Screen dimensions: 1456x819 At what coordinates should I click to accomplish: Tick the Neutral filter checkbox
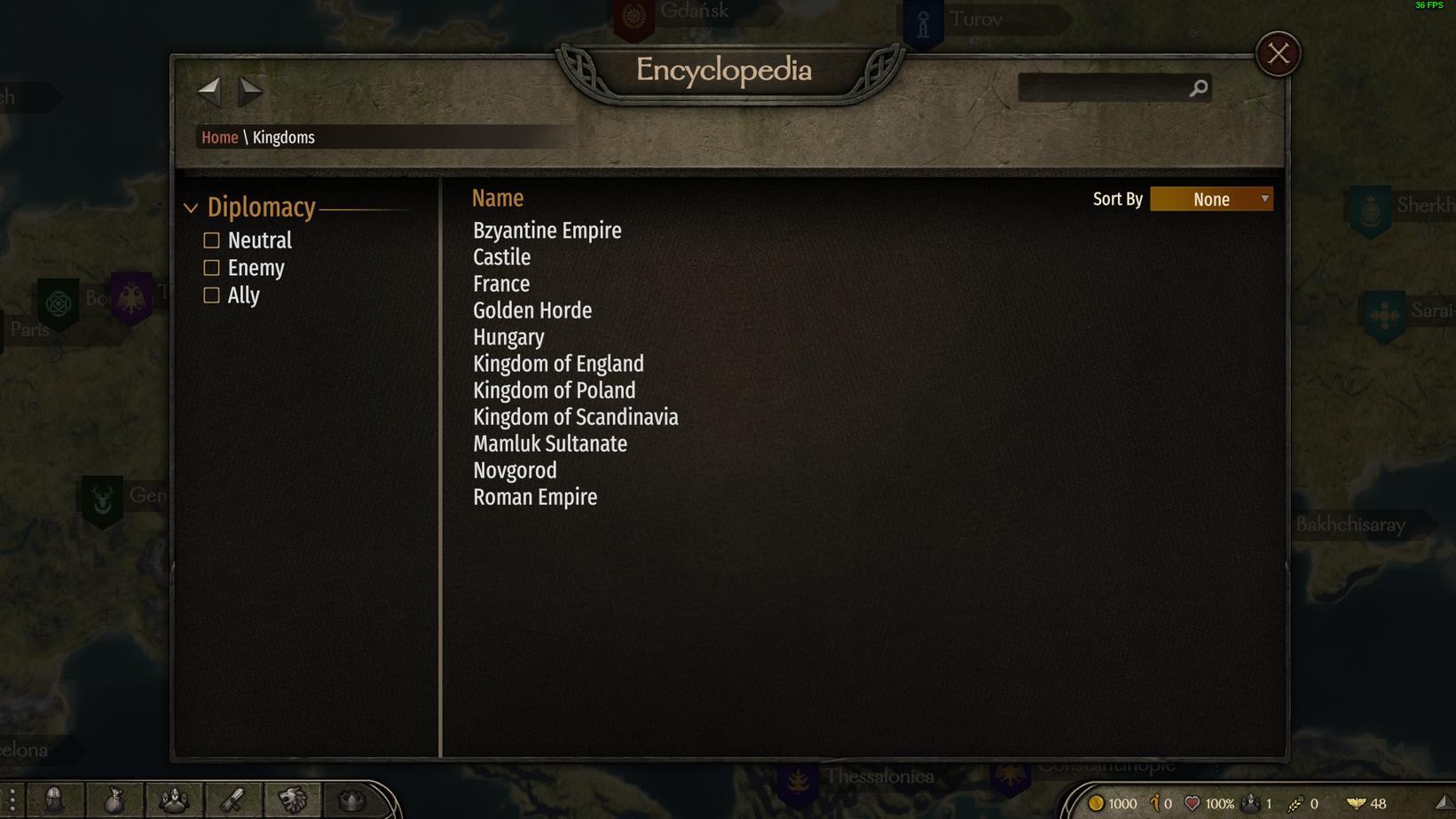[211, 240]
